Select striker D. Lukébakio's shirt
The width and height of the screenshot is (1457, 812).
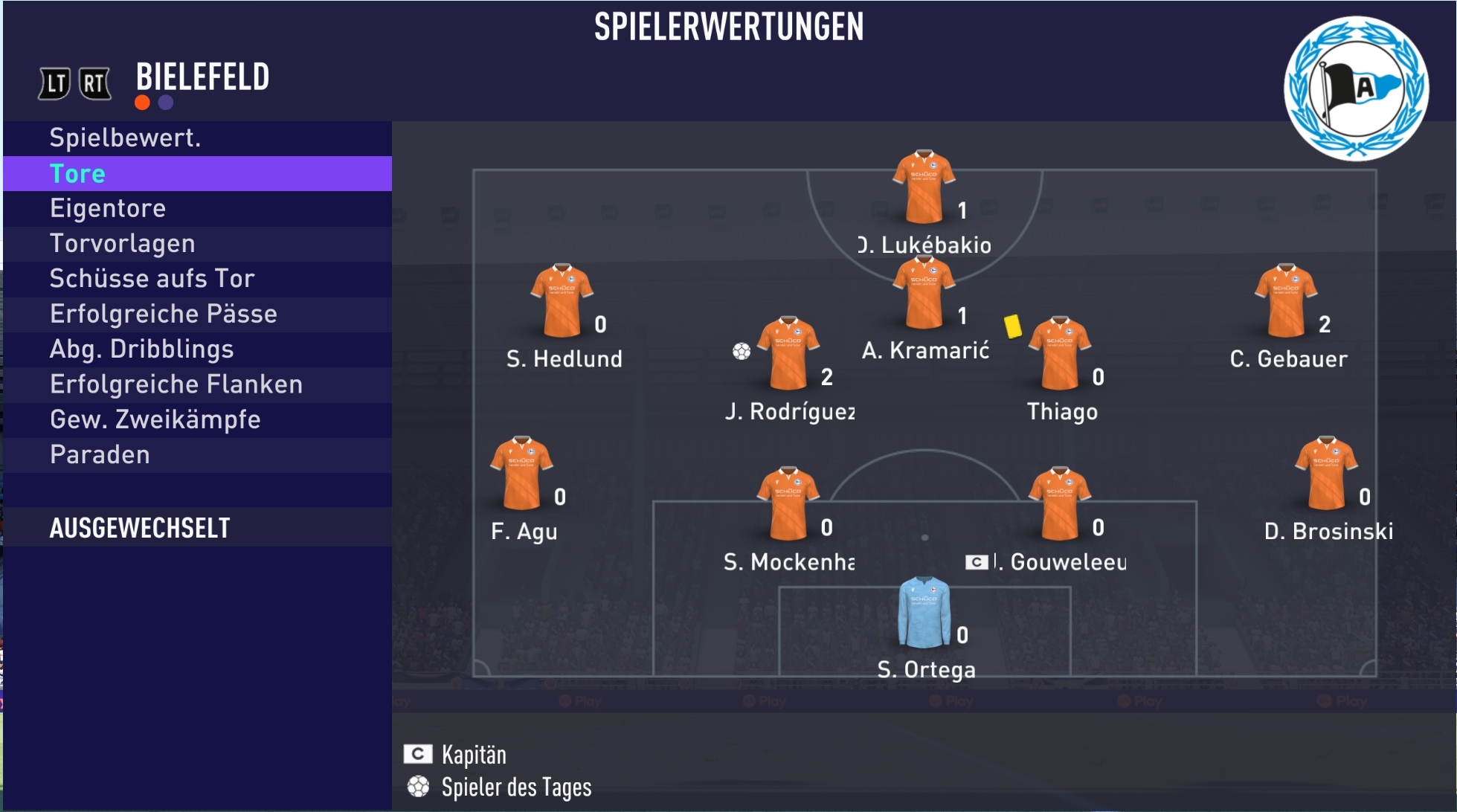[924, 187]
